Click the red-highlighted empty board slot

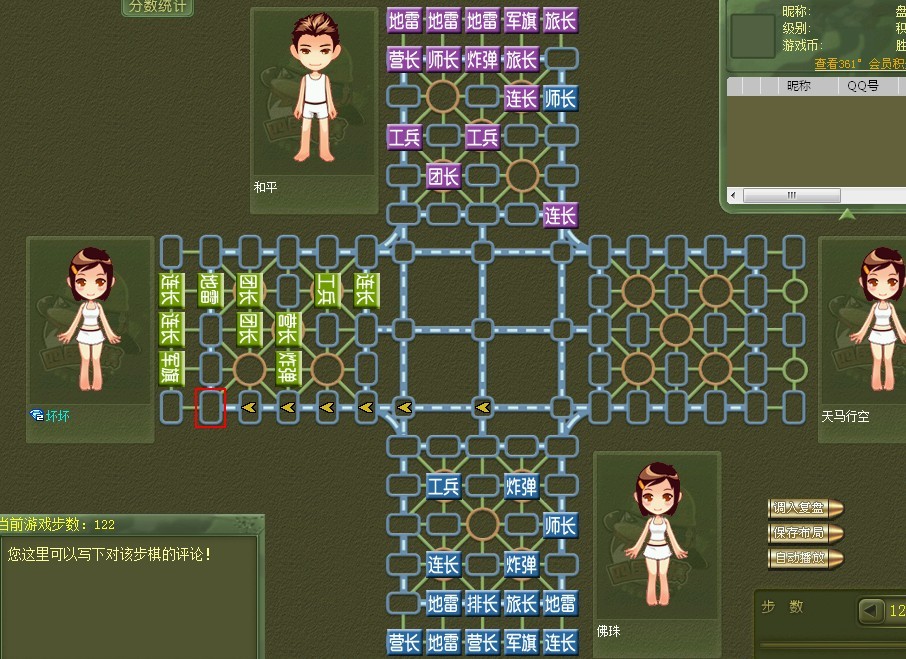coord(210,407)
